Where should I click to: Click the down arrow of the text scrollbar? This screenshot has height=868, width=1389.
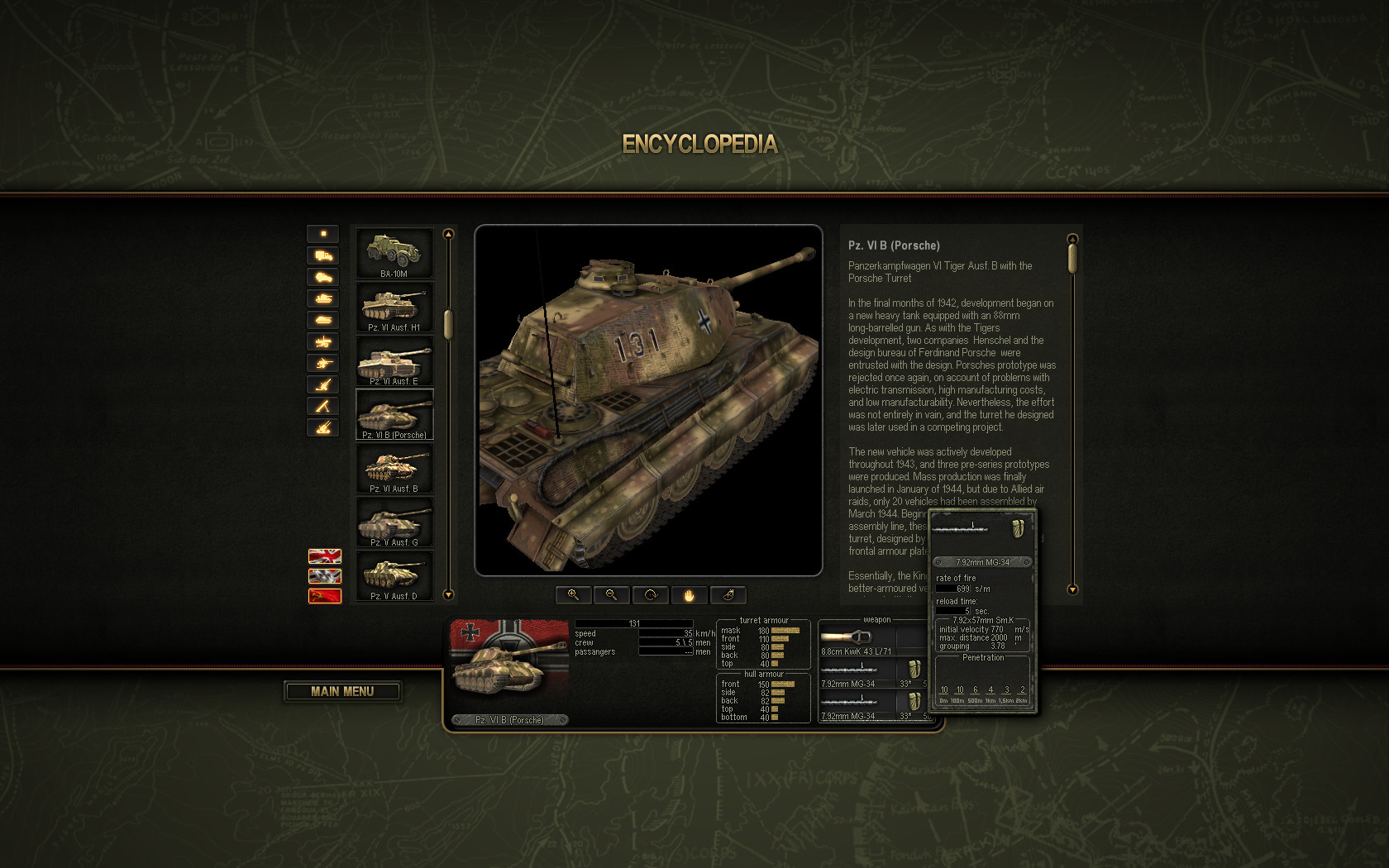click(x=1072, y=590)
